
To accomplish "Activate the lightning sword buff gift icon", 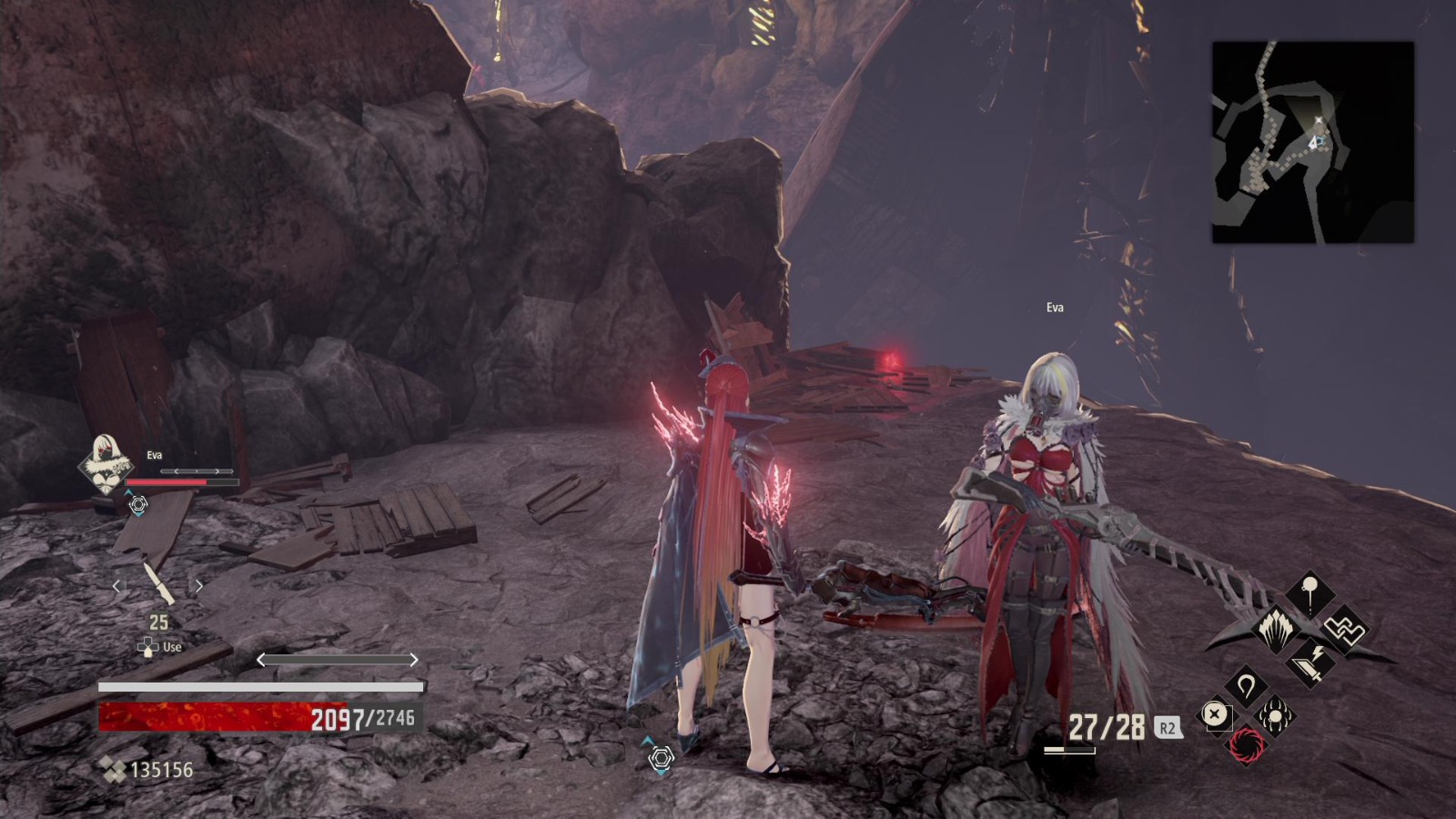I will 1309,663.
